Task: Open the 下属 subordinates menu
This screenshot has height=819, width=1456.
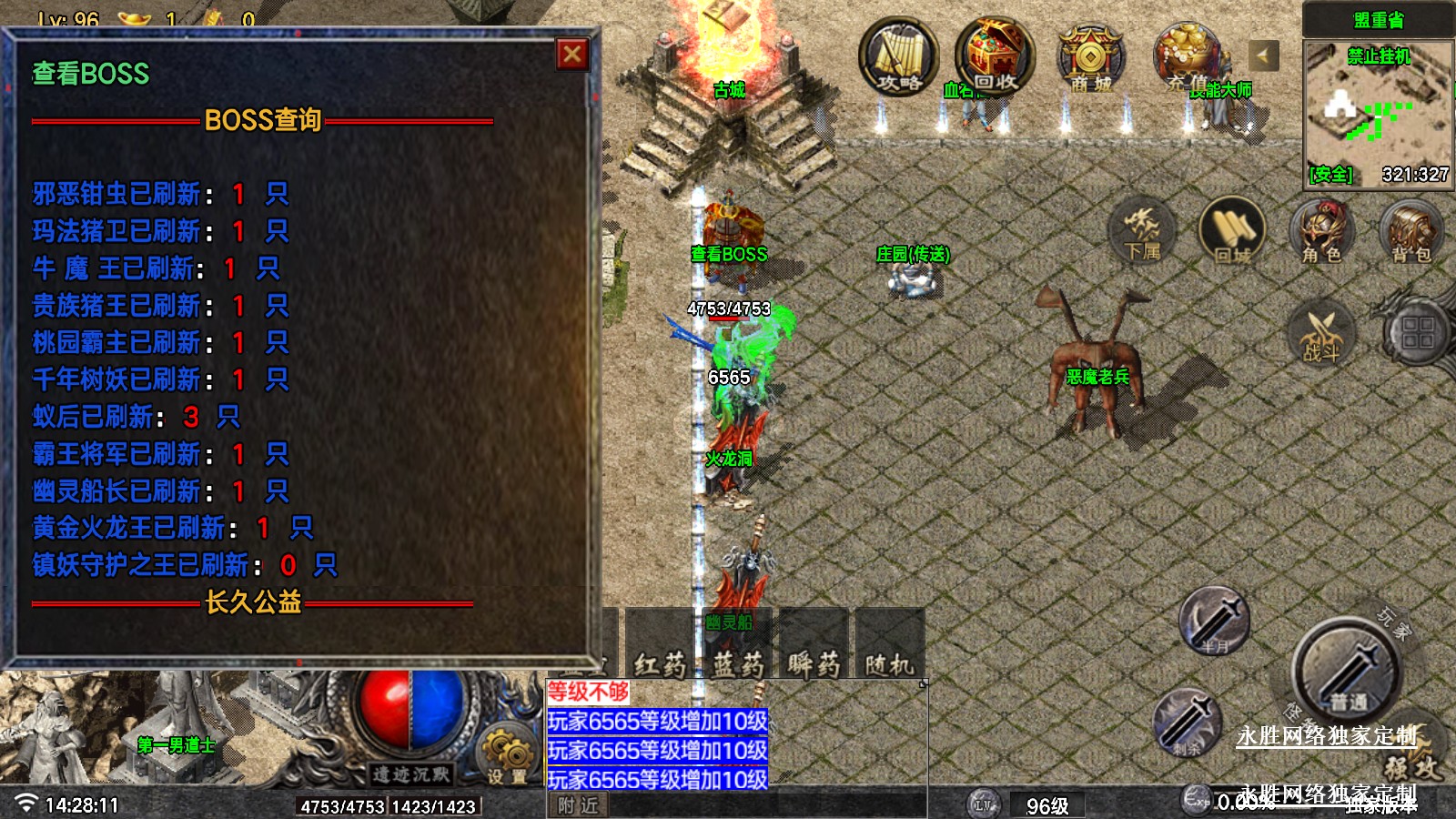Action: [1142, 230]
